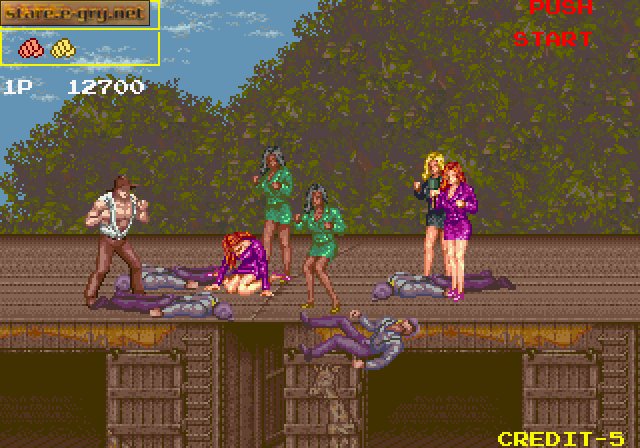Select the red fist icon
Image resolution: width=640 pixels, height=448 pixels.
[x=33, y=47]
